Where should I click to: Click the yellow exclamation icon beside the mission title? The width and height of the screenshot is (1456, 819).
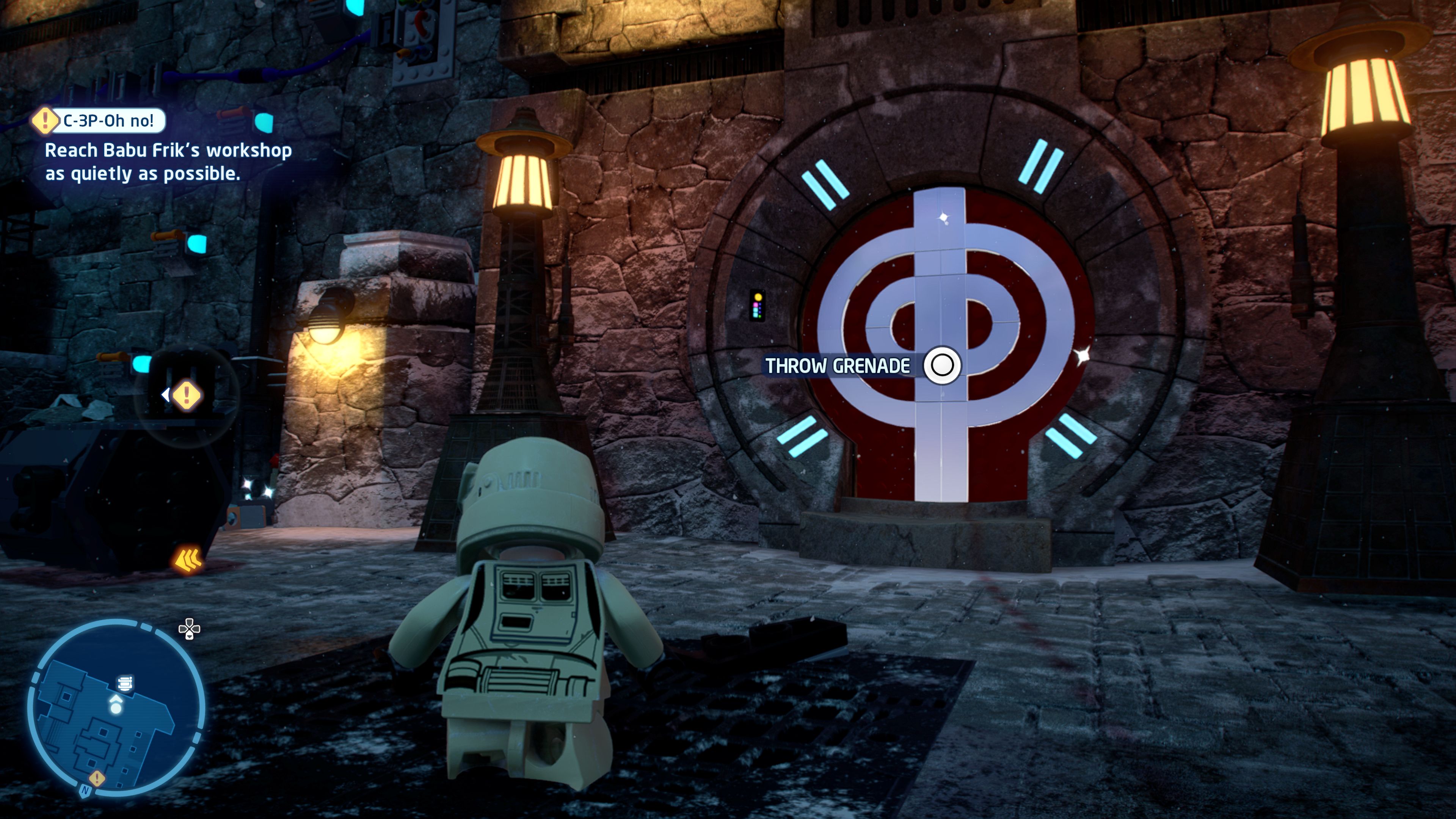(44, 121)
